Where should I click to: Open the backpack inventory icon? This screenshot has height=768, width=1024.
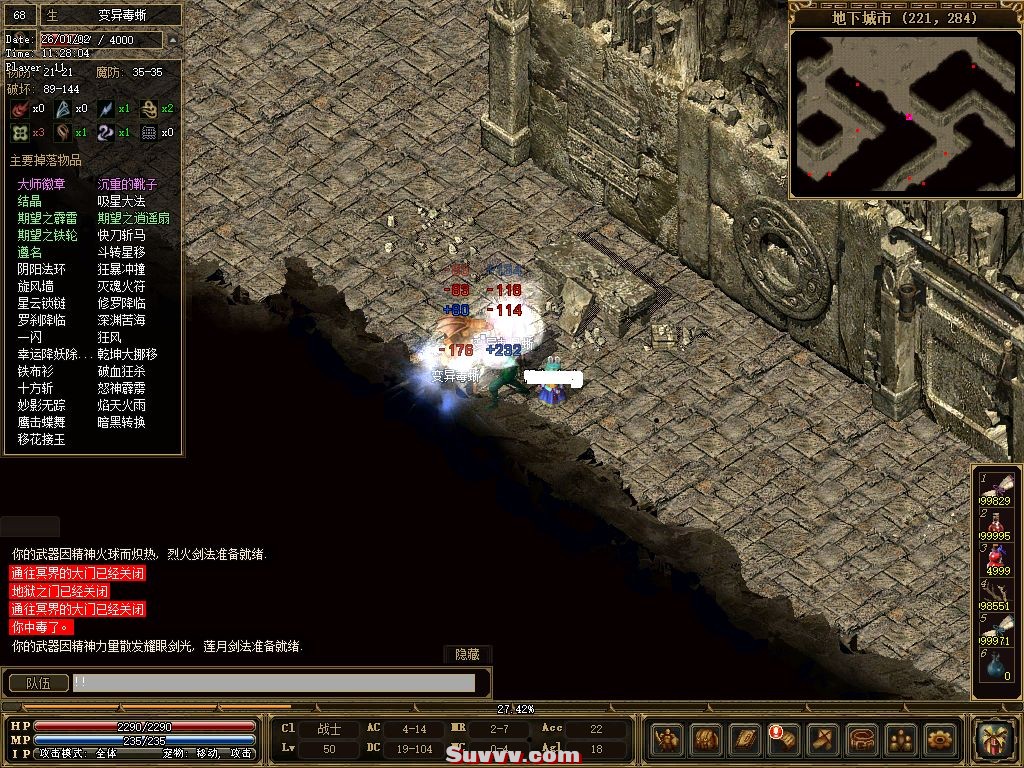[706, 740]
